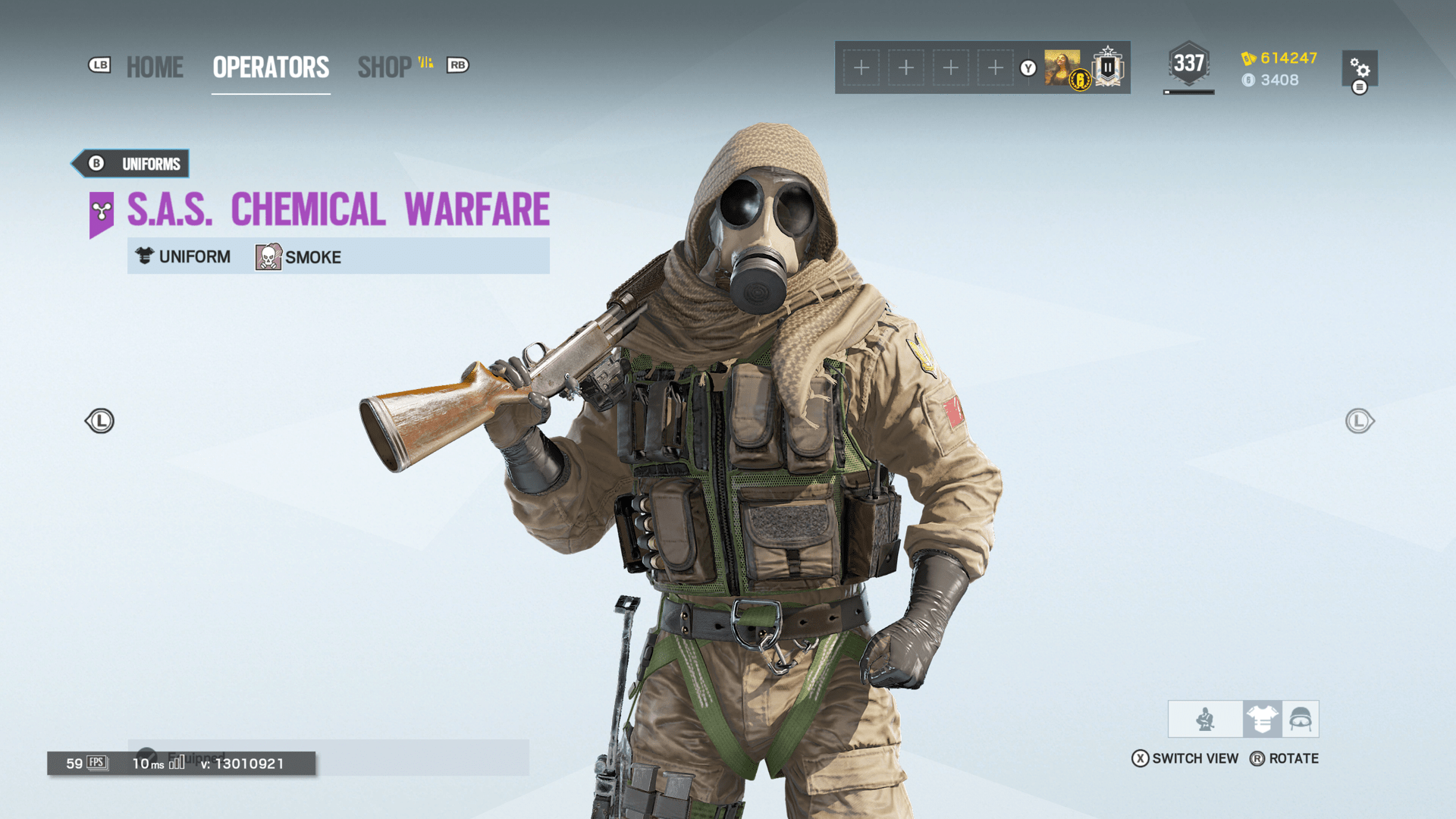The height and width of the screenshot is (819, 1456).
Task: Click the Y button squad prompt
Action: click(x=1028, y=67)
